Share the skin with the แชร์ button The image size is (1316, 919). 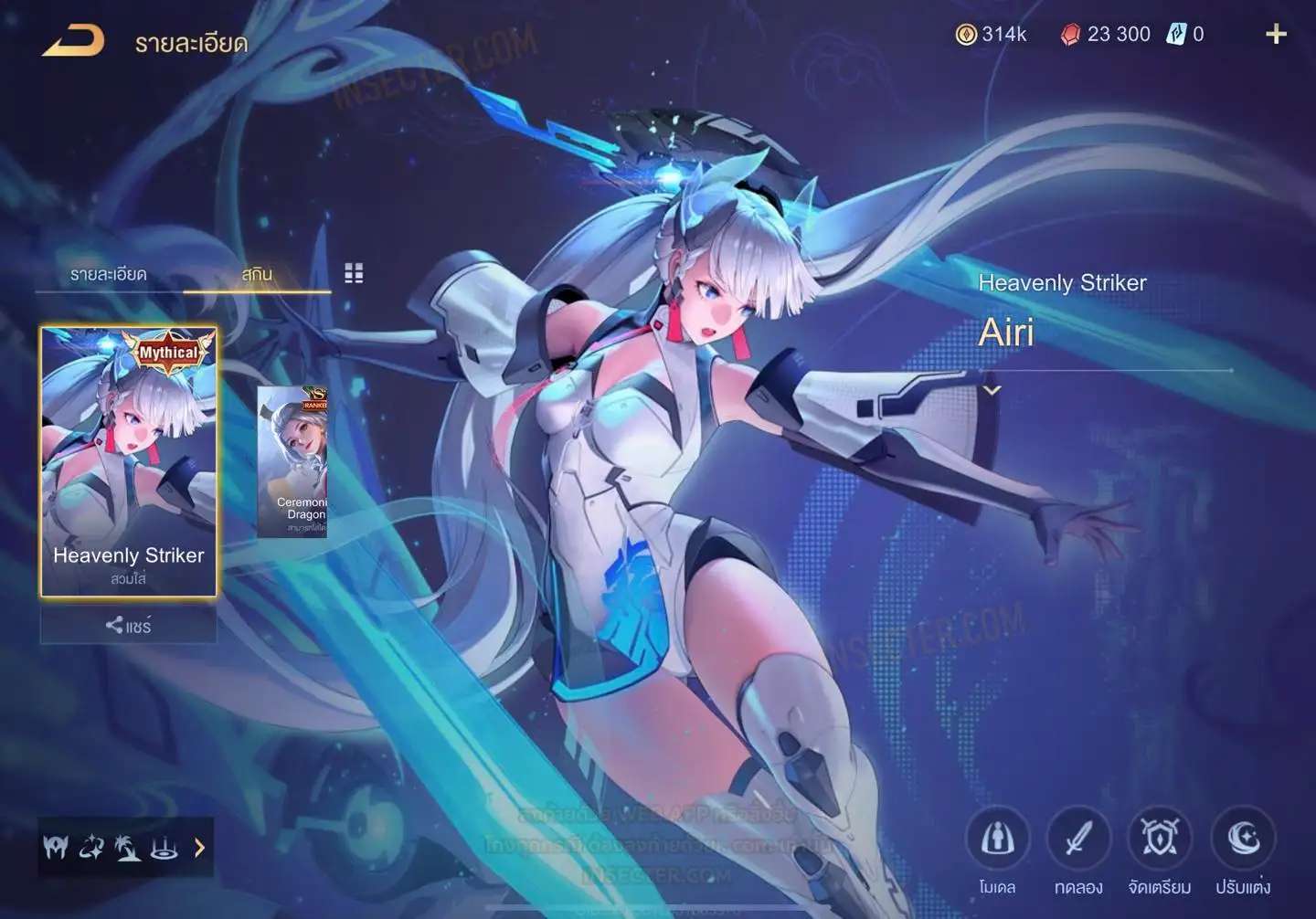pyautogui.click(x=128, y=626)
